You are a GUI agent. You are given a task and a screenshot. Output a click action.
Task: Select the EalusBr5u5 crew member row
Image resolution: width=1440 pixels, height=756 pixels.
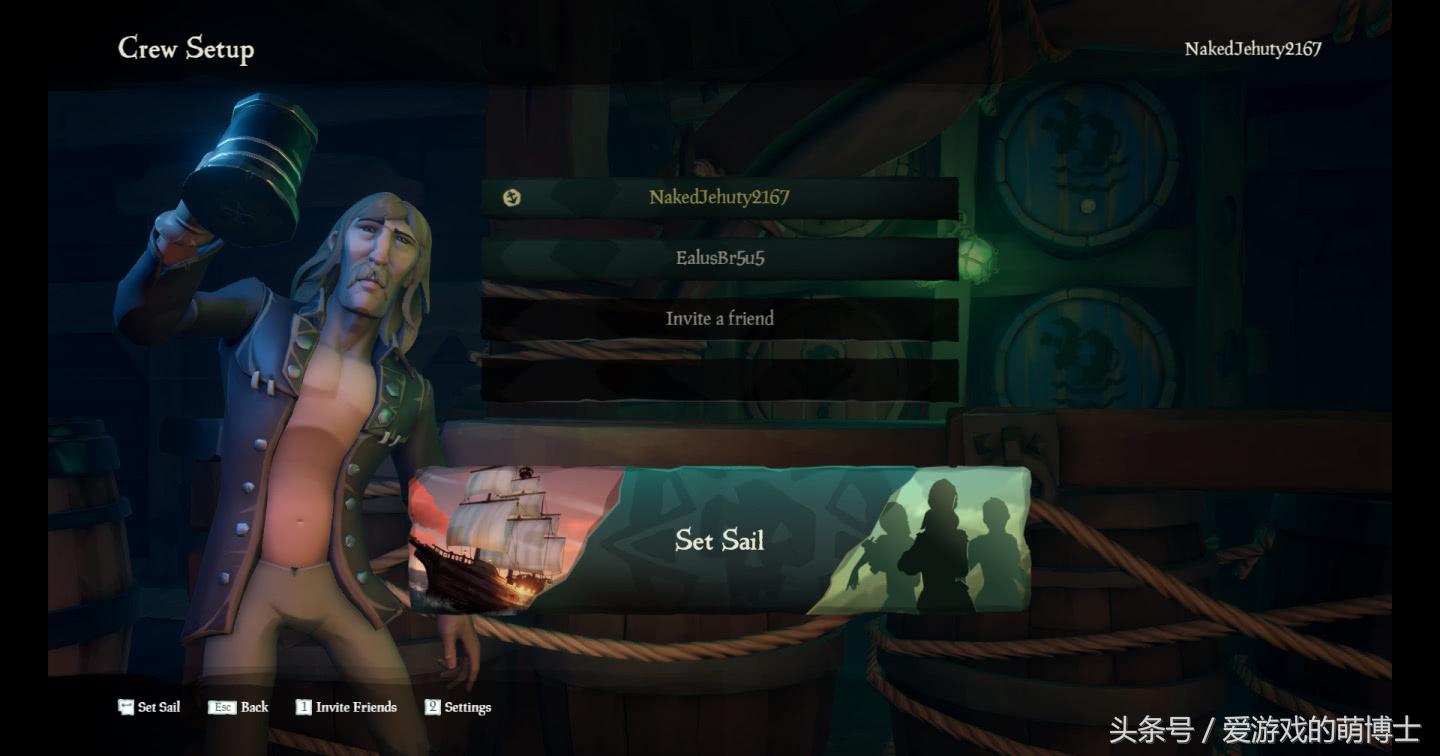[719, 258]
